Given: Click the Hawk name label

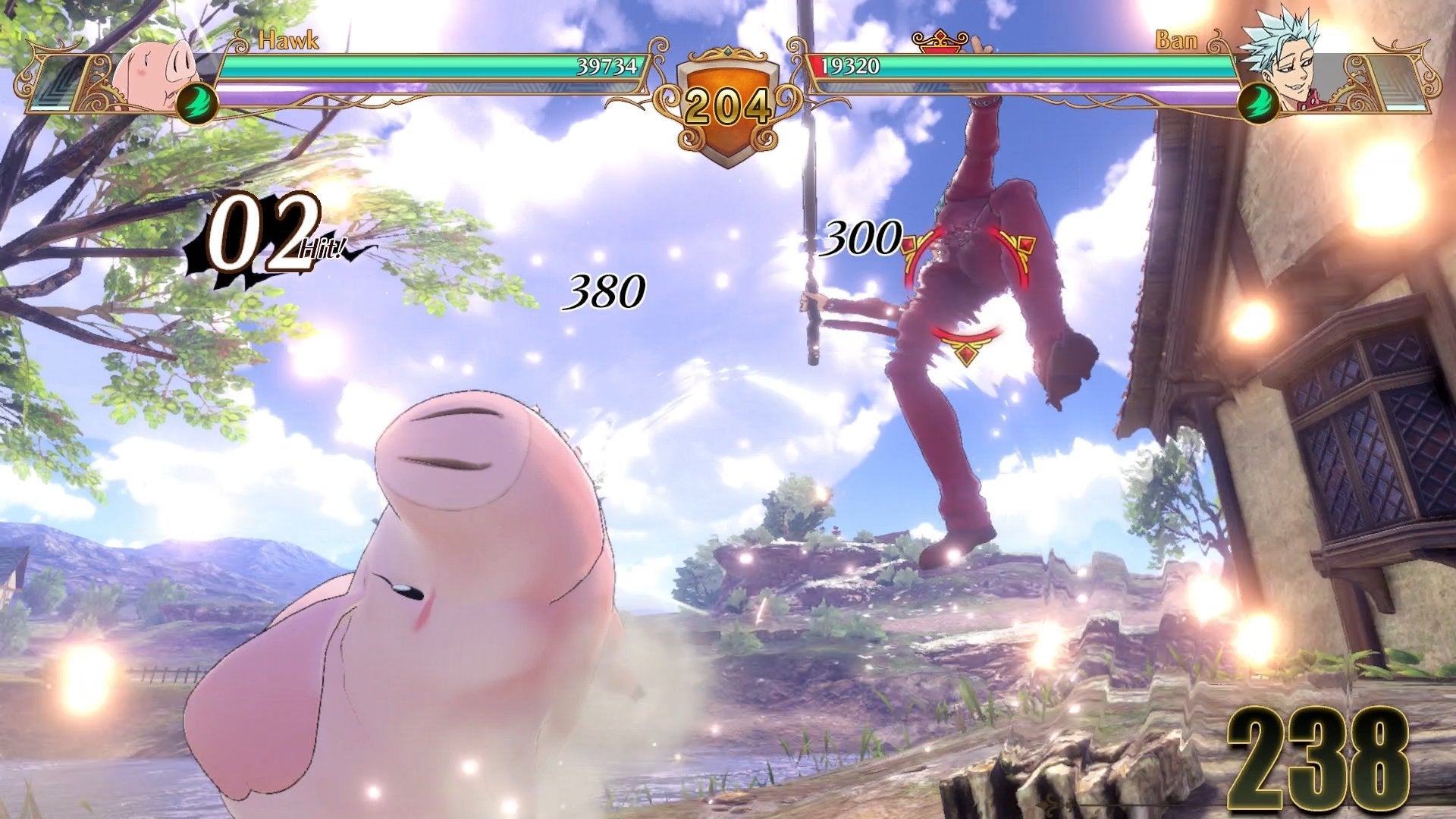Looking at the screenshot, I should coord(291,39).
